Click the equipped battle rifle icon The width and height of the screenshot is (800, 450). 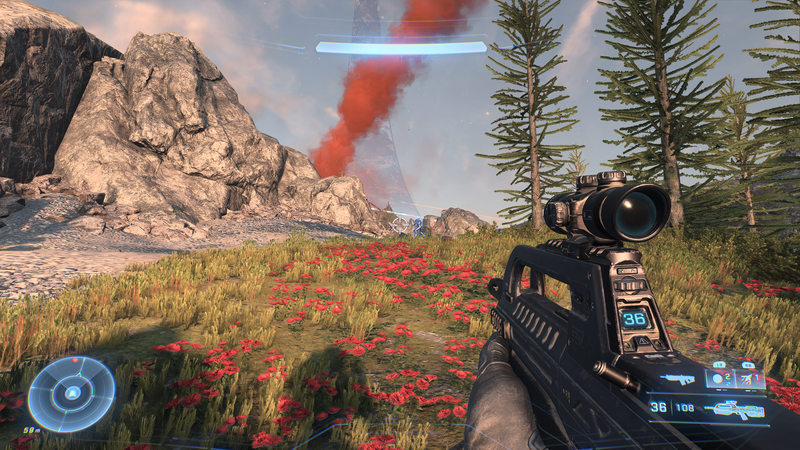click(733, 408)
